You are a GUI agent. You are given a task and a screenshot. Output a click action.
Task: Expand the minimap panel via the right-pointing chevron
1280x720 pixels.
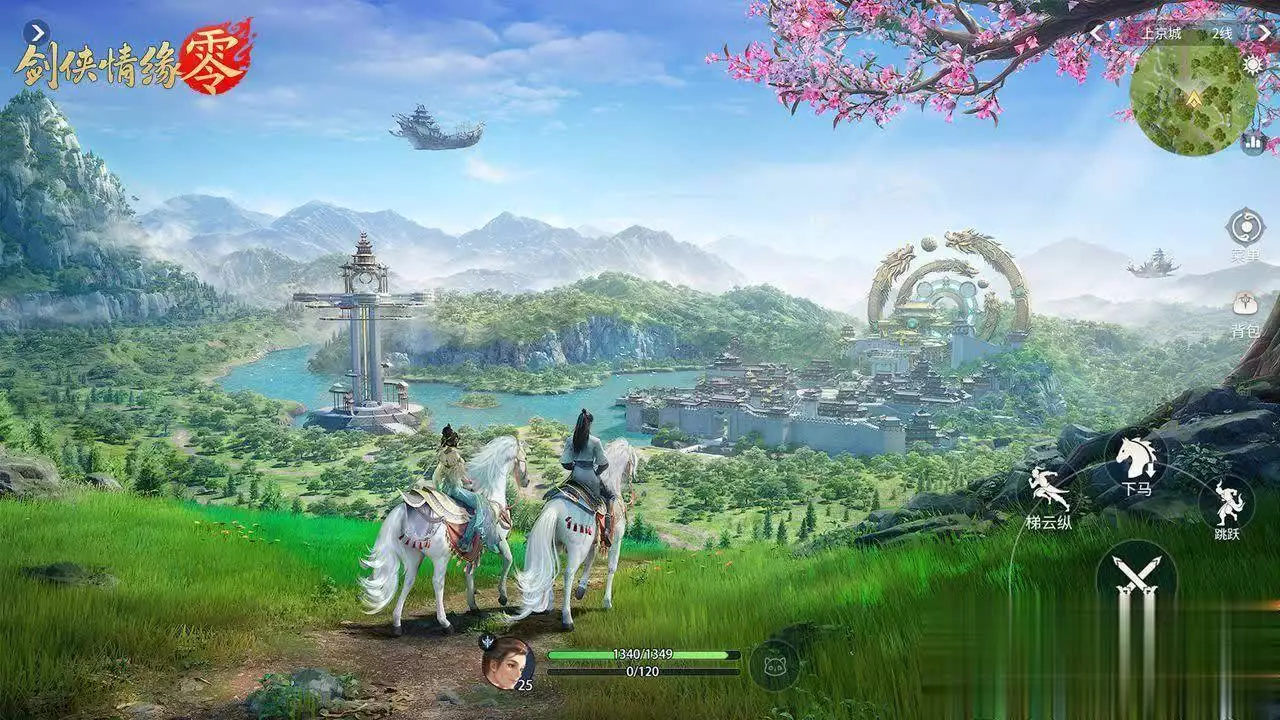point(1266,32)
